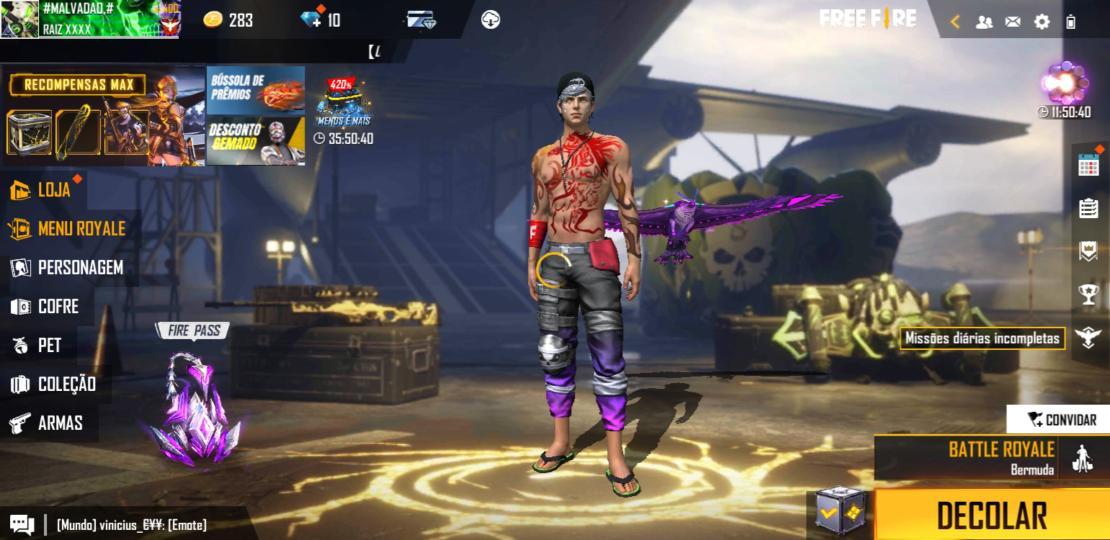
Task: Open the Recompensas Max banner
Action: click(x=103, y=117)
